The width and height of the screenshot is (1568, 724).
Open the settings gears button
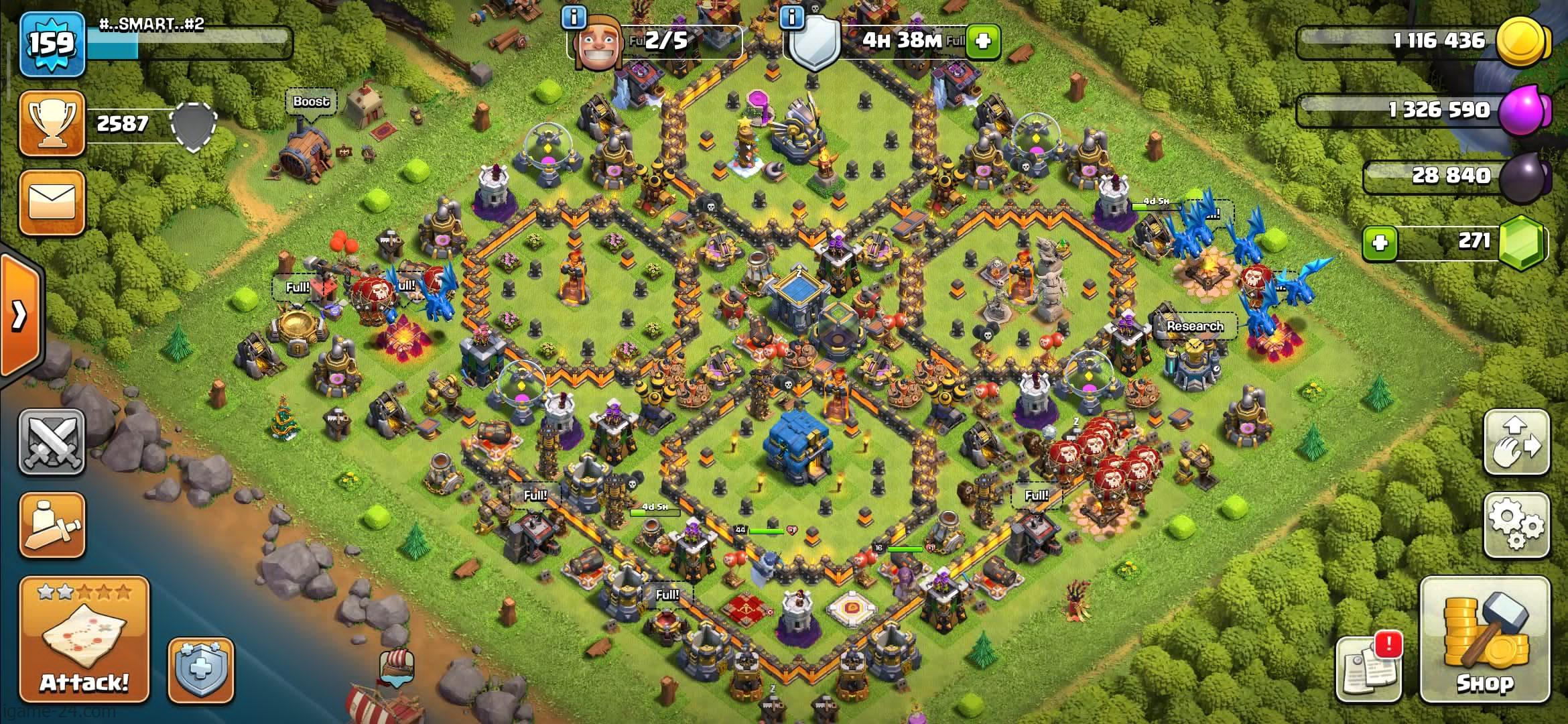click(1516, 526)
